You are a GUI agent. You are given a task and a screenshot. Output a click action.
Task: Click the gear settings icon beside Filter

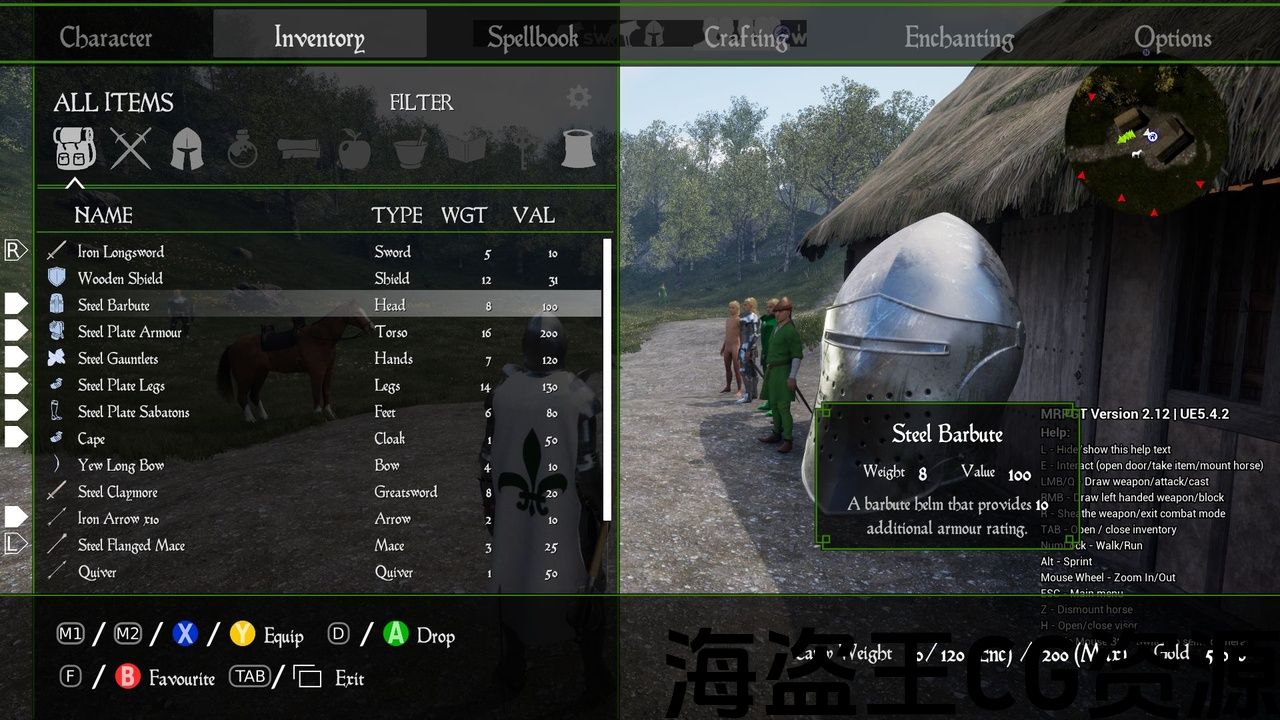click(578, 97)
